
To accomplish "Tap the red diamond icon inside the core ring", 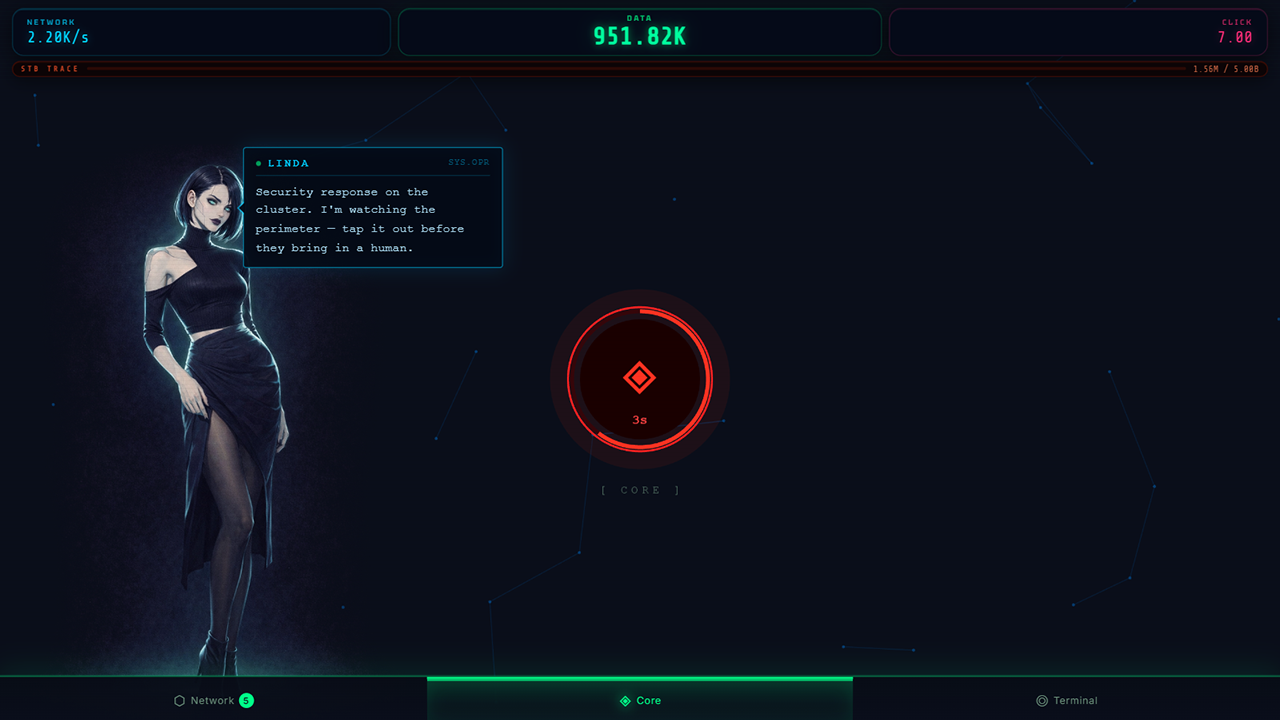I will tap(640, 377).
